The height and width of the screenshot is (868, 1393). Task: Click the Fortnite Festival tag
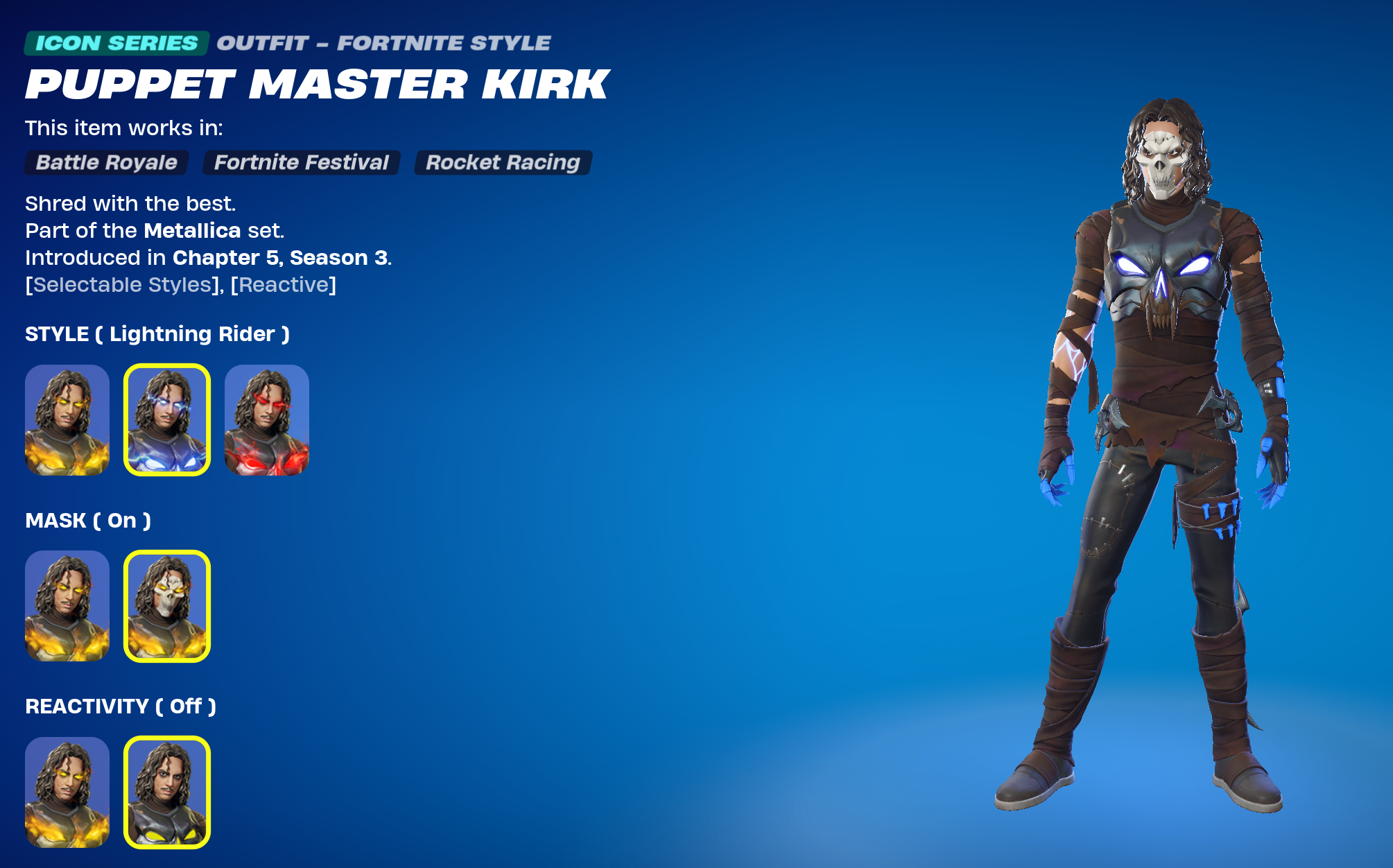300,163
